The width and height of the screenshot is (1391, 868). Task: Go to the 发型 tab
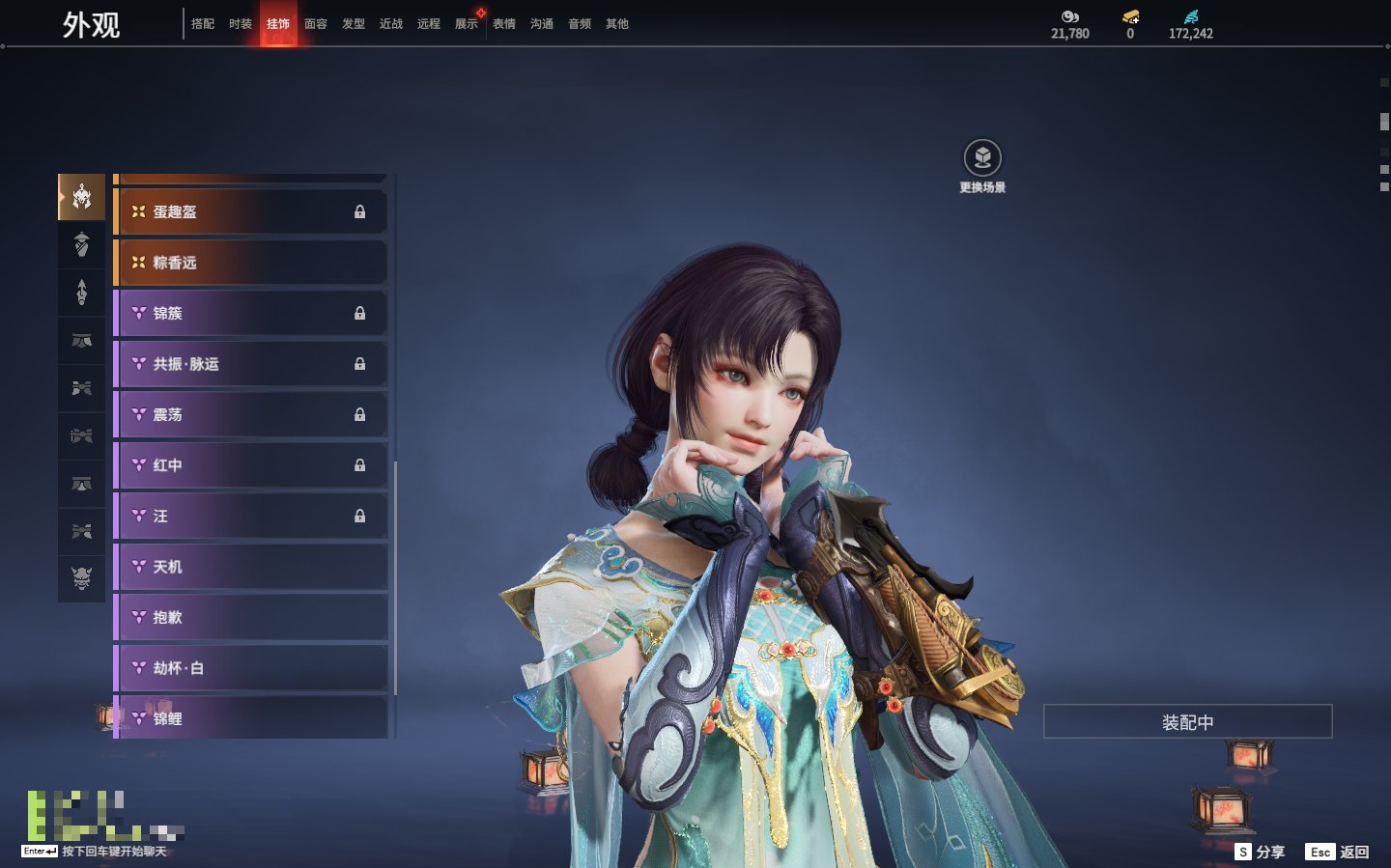(354, 24)
